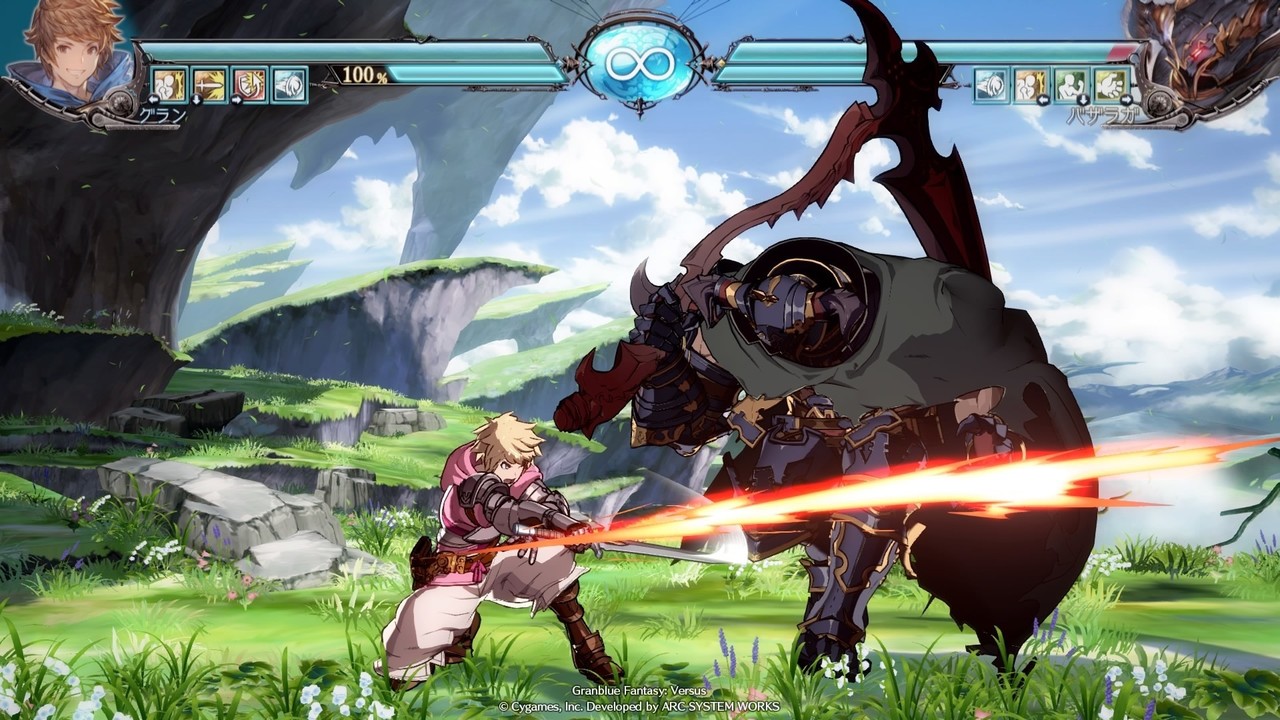Screen dimensions: 1280x720
Task: Click Gran's blue-white dash skill icon
Action: click(290, 85)
